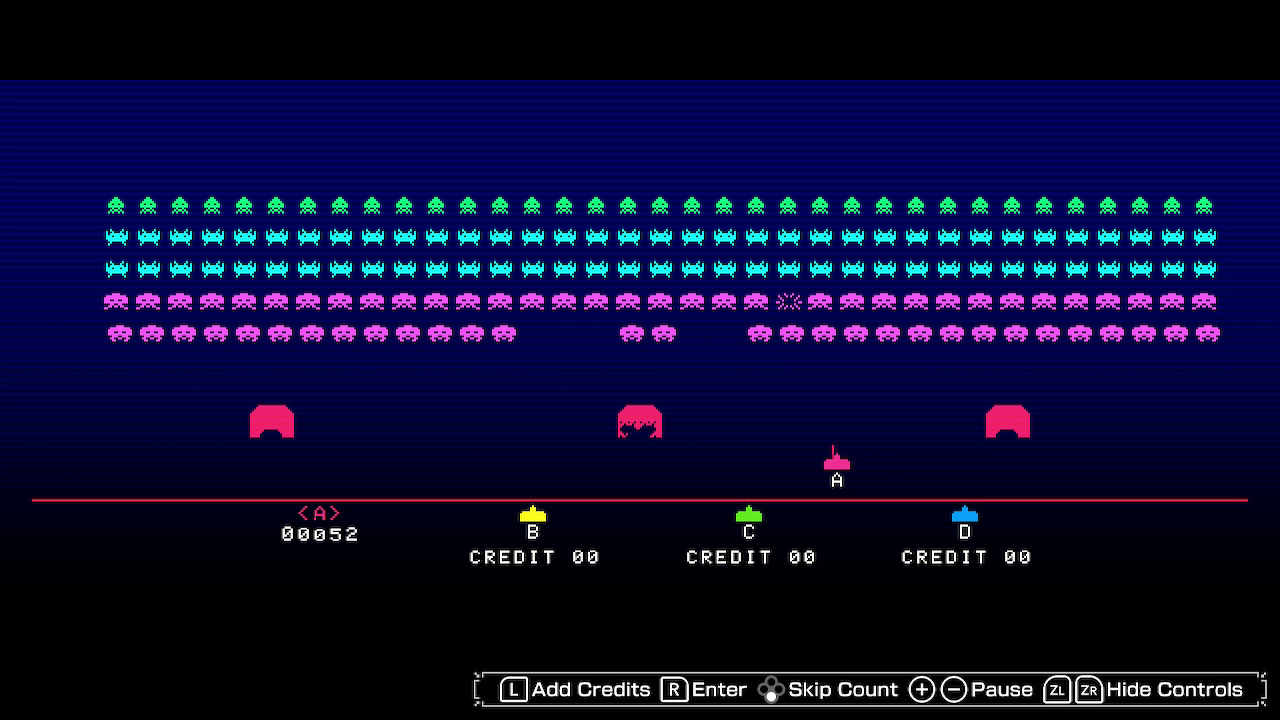Click player A's score 00052
This screenshot has width=1280, height=720.
click(322, 534)
